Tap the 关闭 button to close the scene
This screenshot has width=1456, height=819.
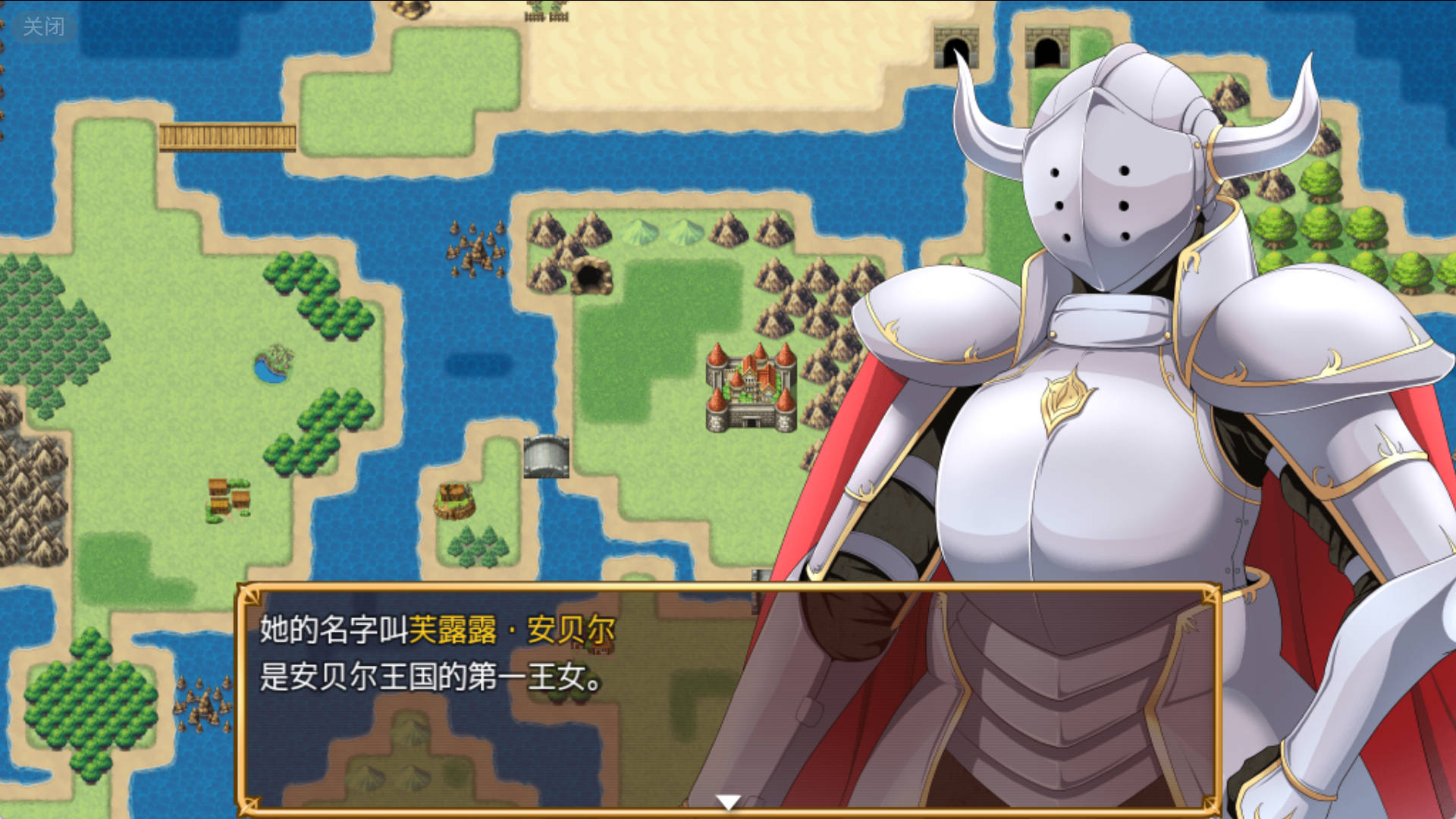[x=43, y=26]
